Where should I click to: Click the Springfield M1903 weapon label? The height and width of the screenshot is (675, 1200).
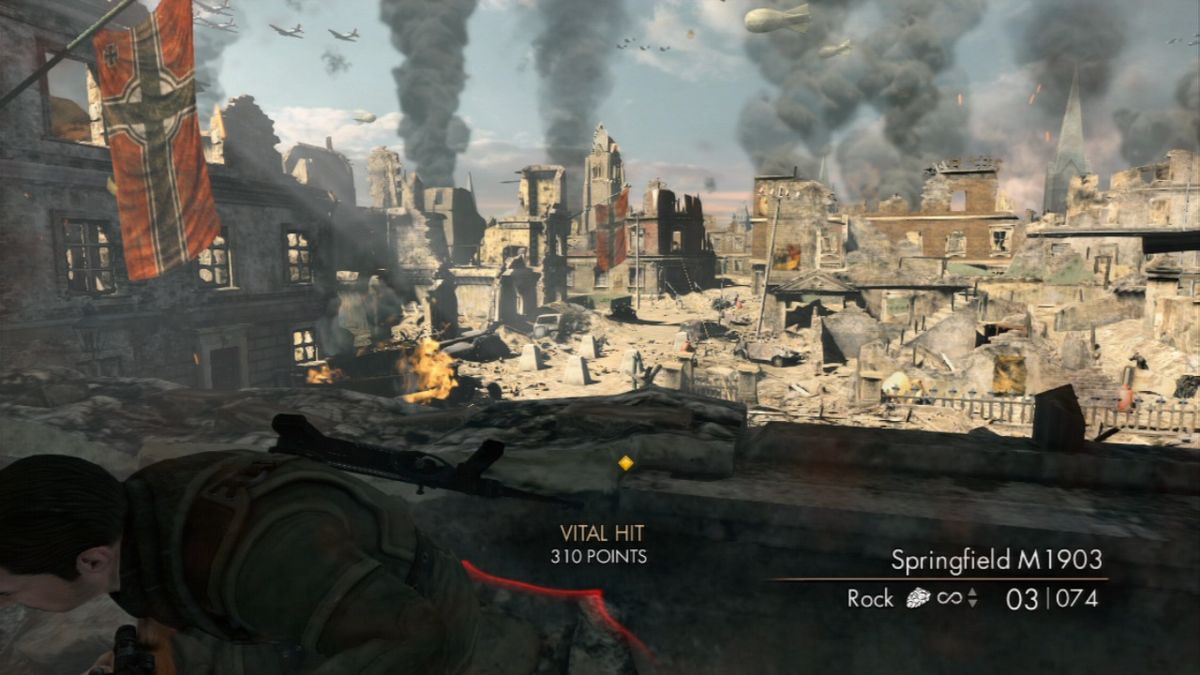point(996,559)
